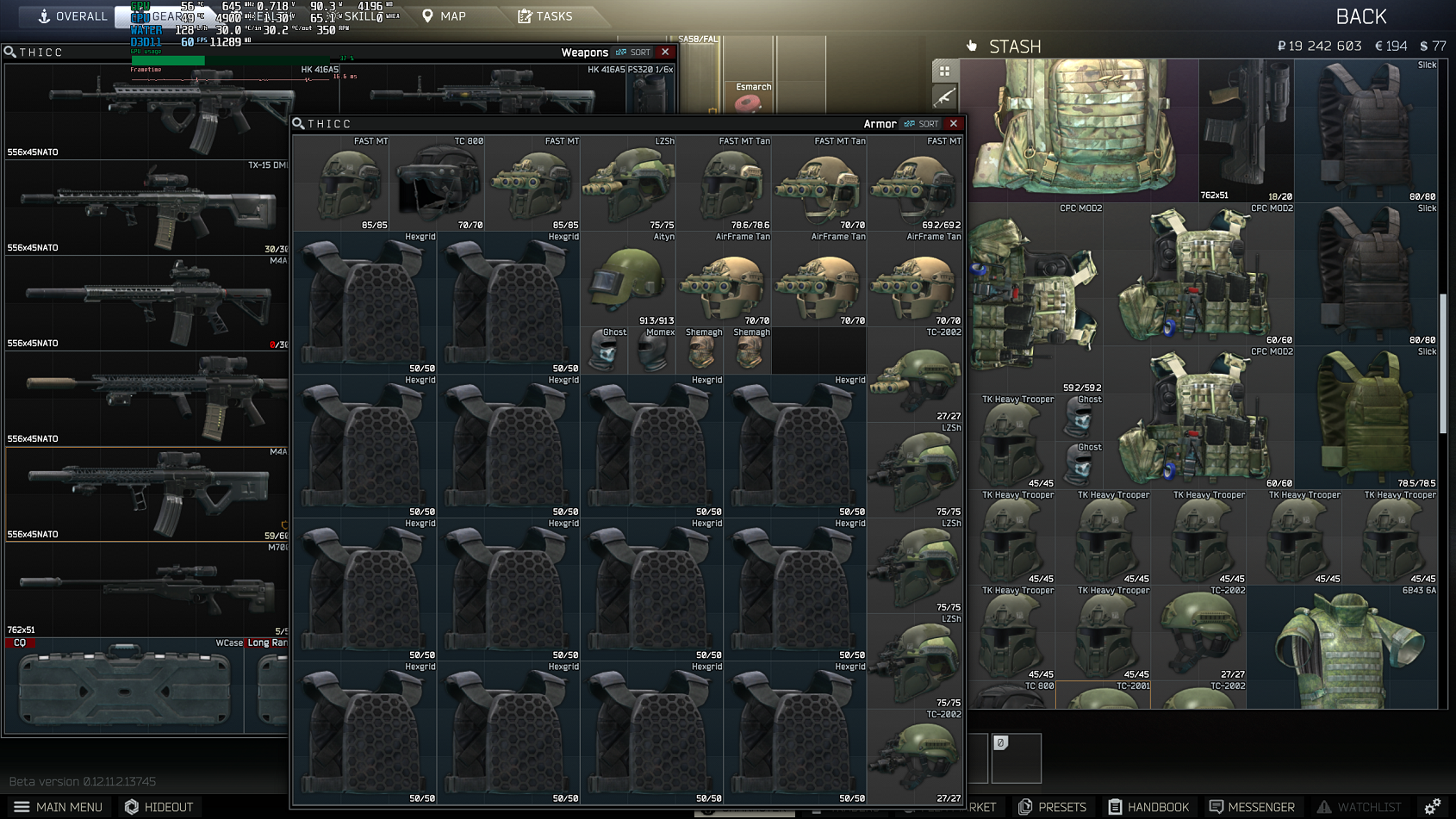The height and width of the screenshot is (819, 1456).
Task: Open the MESSENGER panel
Action: point(1253,807)
